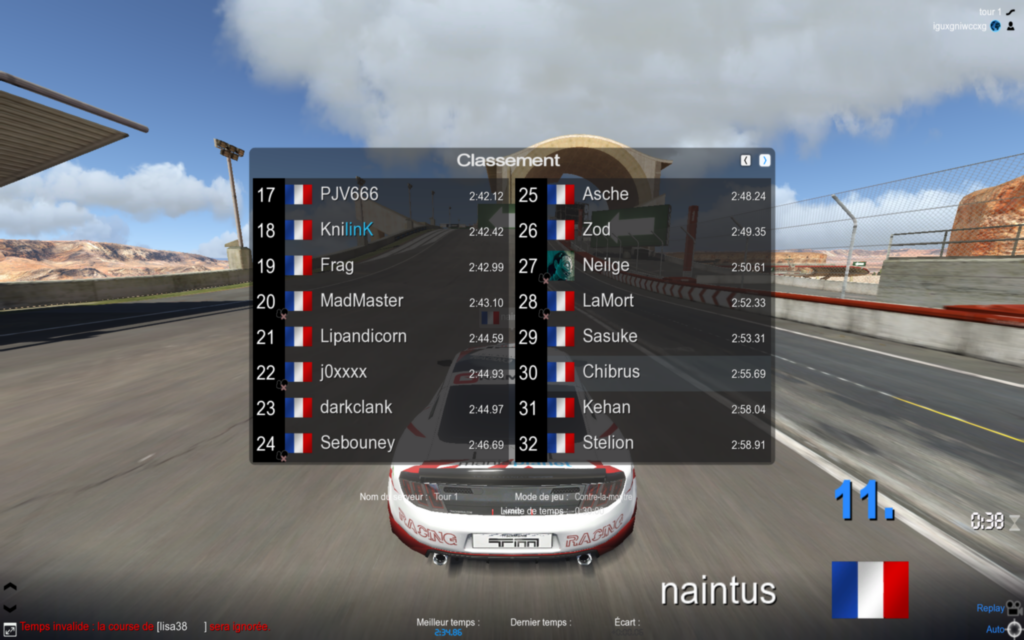The height and width of the screenshot is (640, 1024).
Task: Open the player profile silhouette icon
Action: click(1011, 26)
